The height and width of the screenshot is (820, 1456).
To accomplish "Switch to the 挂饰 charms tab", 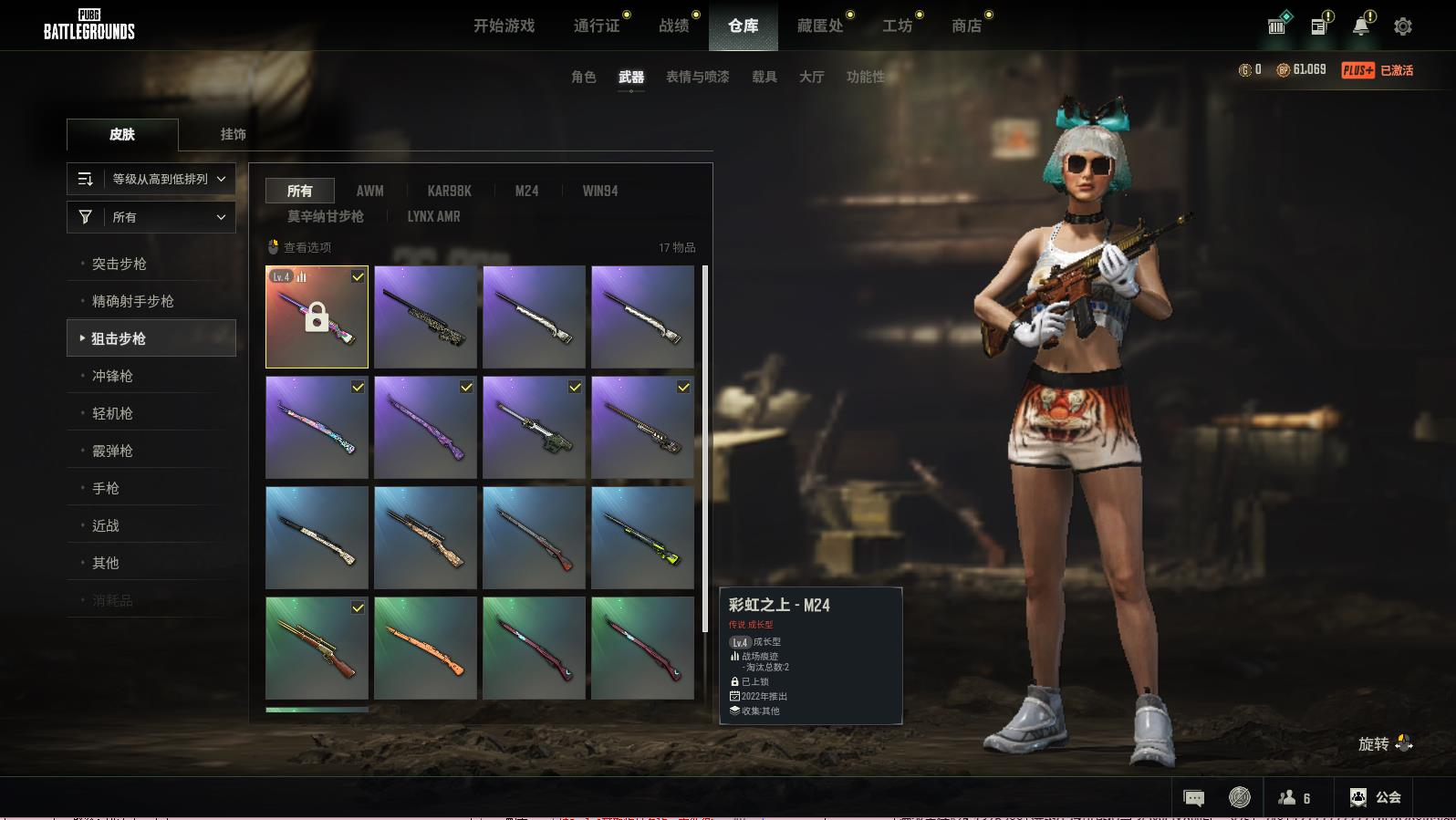I will (233, 134).
